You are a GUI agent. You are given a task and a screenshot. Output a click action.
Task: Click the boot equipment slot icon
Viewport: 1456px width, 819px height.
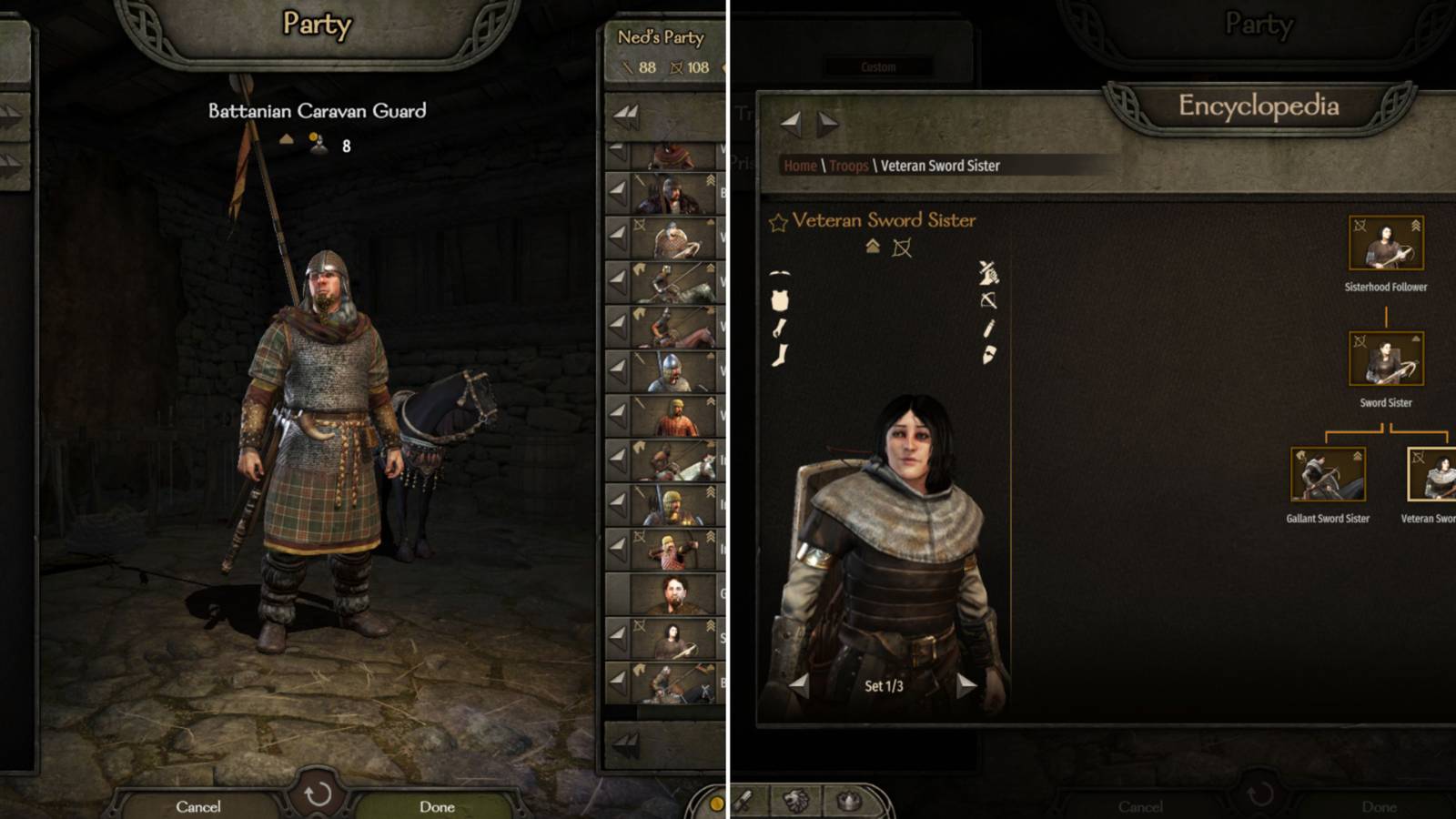(x=780, y=355)
